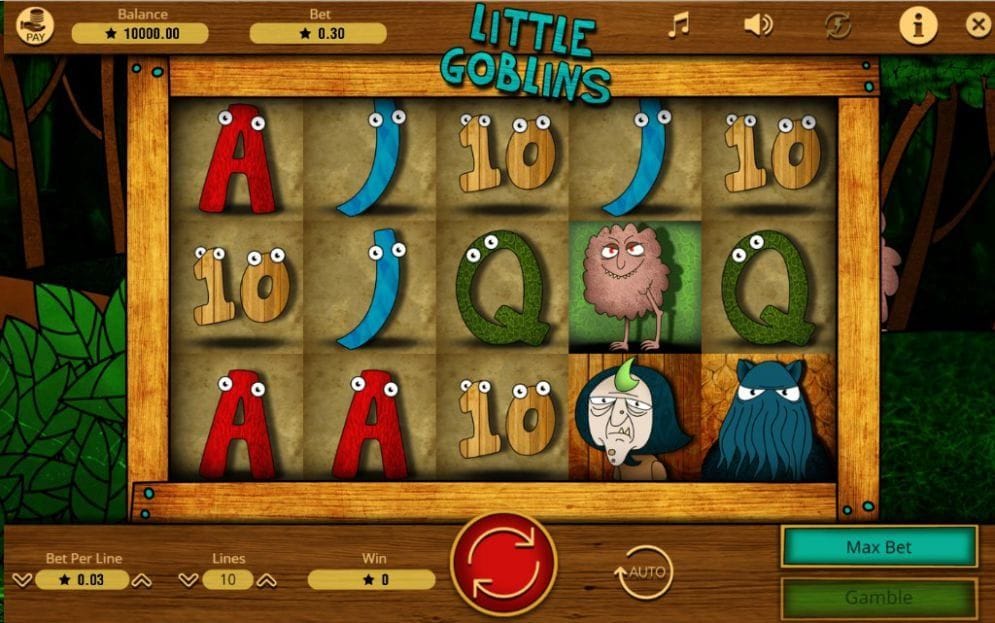Viewport: 995px width, 623px height.
Task: Spin the reels with red button
Action: point(503,563)
